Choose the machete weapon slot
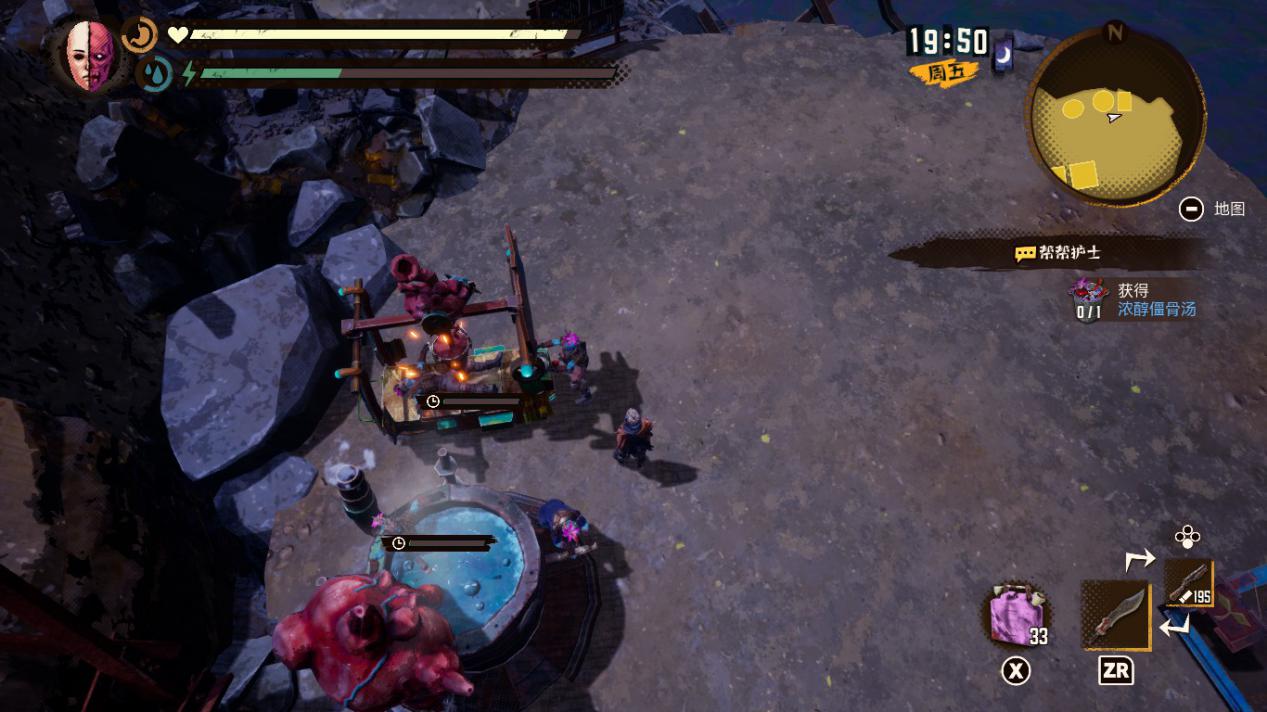The width and height of the screenshot is (1267, 712). point(1115,615)
